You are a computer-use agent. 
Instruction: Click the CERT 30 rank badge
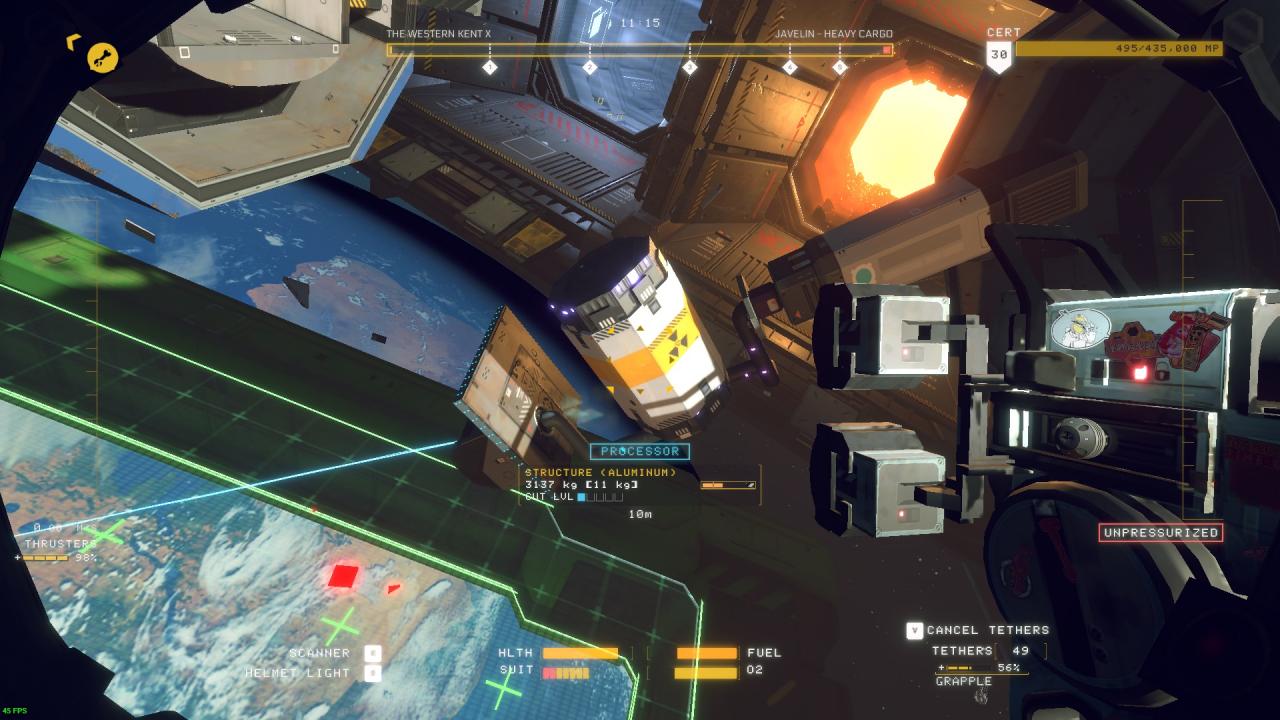[1000, 55]
